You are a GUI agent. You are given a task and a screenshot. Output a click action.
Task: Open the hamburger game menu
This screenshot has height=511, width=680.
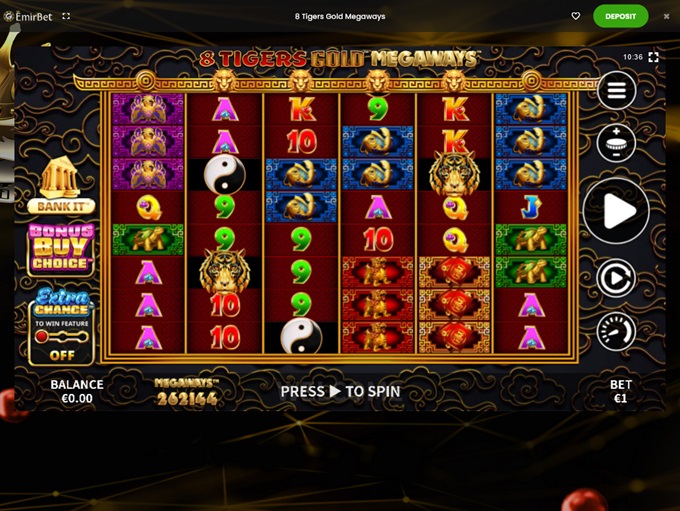(x=616, y=91)
